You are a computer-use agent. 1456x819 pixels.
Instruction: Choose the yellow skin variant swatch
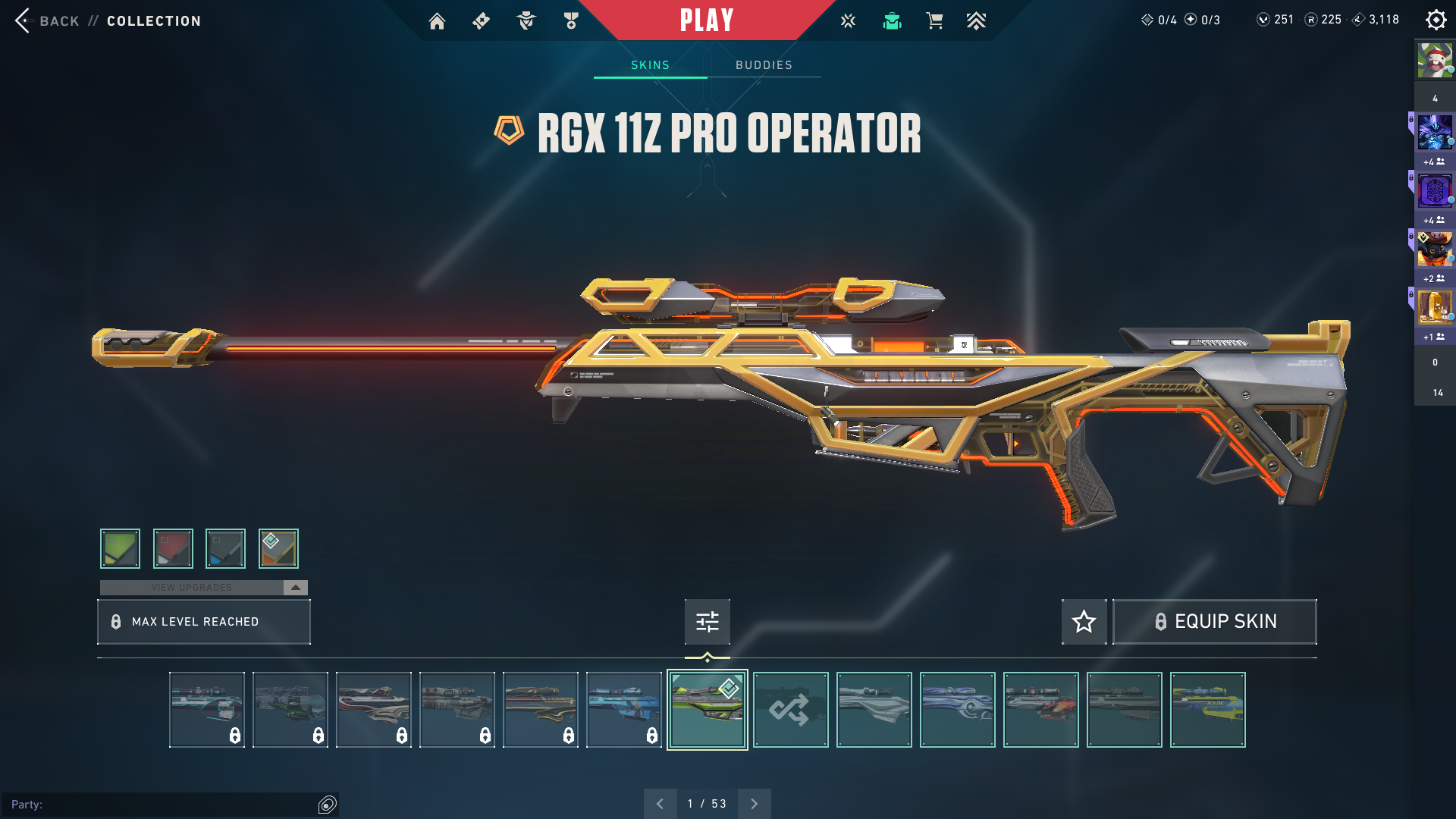pos(278,548)
